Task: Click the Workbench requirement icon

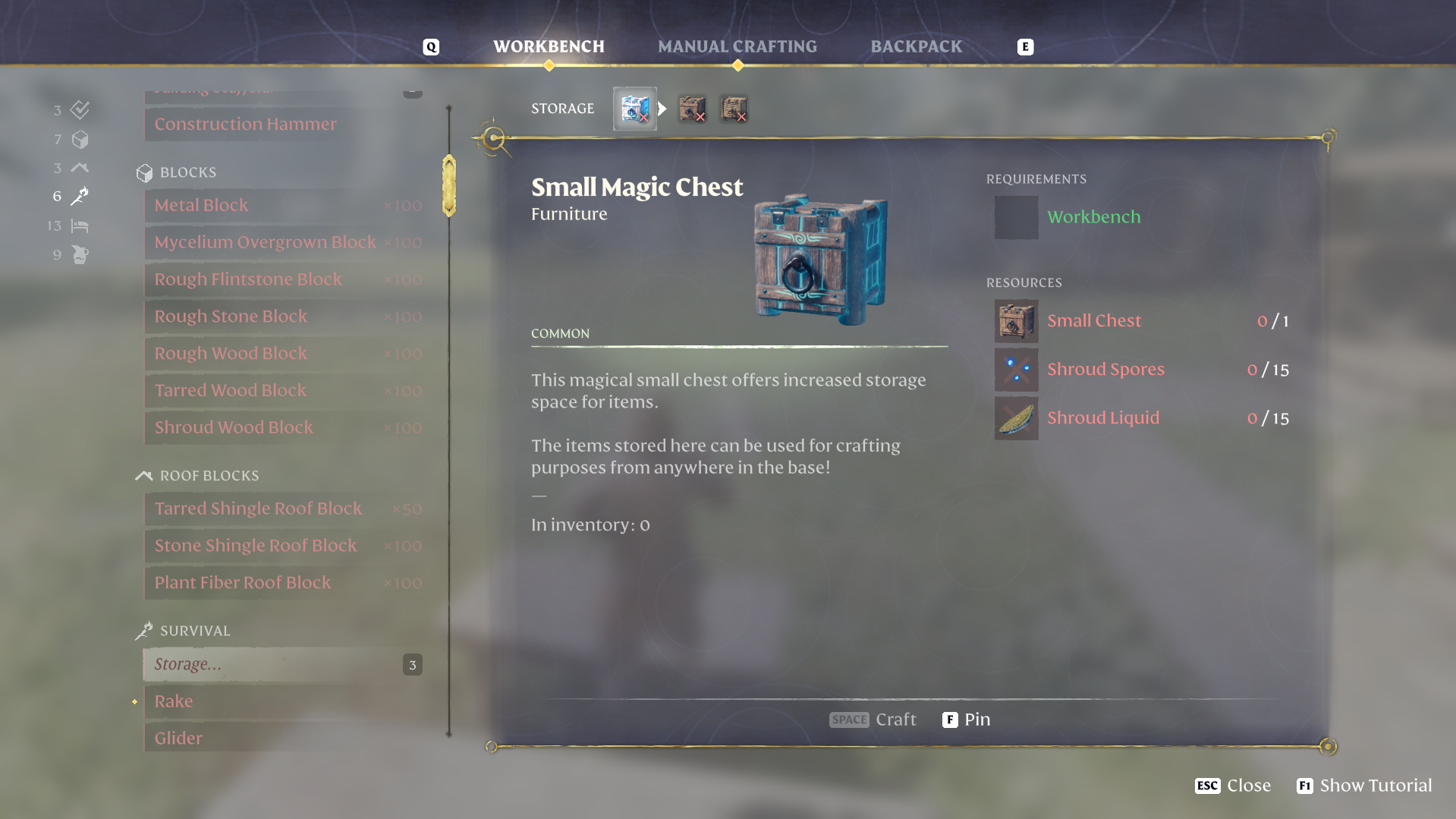Action: 1016,218
